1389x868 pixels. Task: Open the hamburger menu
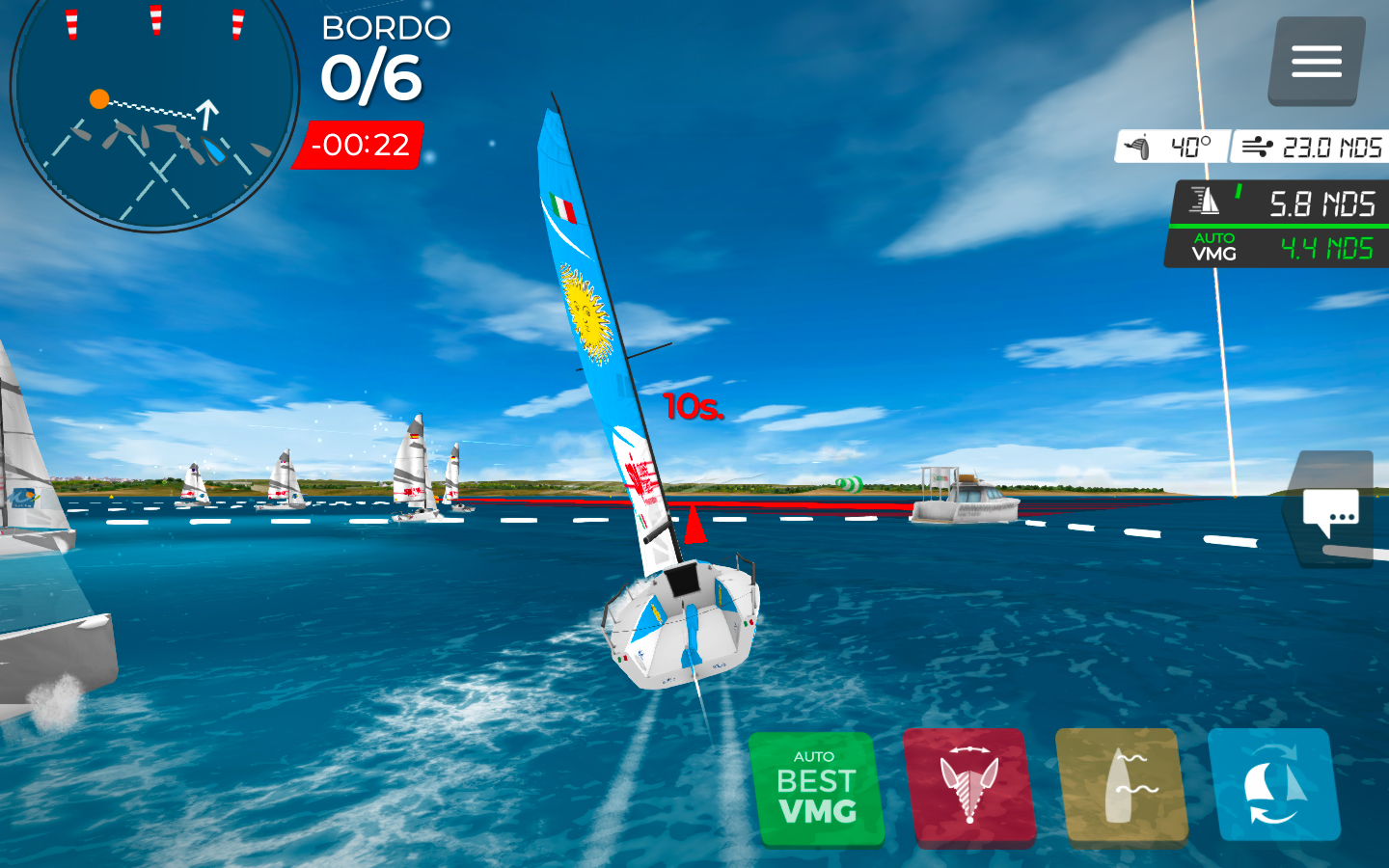click(x=1316, y=61)
